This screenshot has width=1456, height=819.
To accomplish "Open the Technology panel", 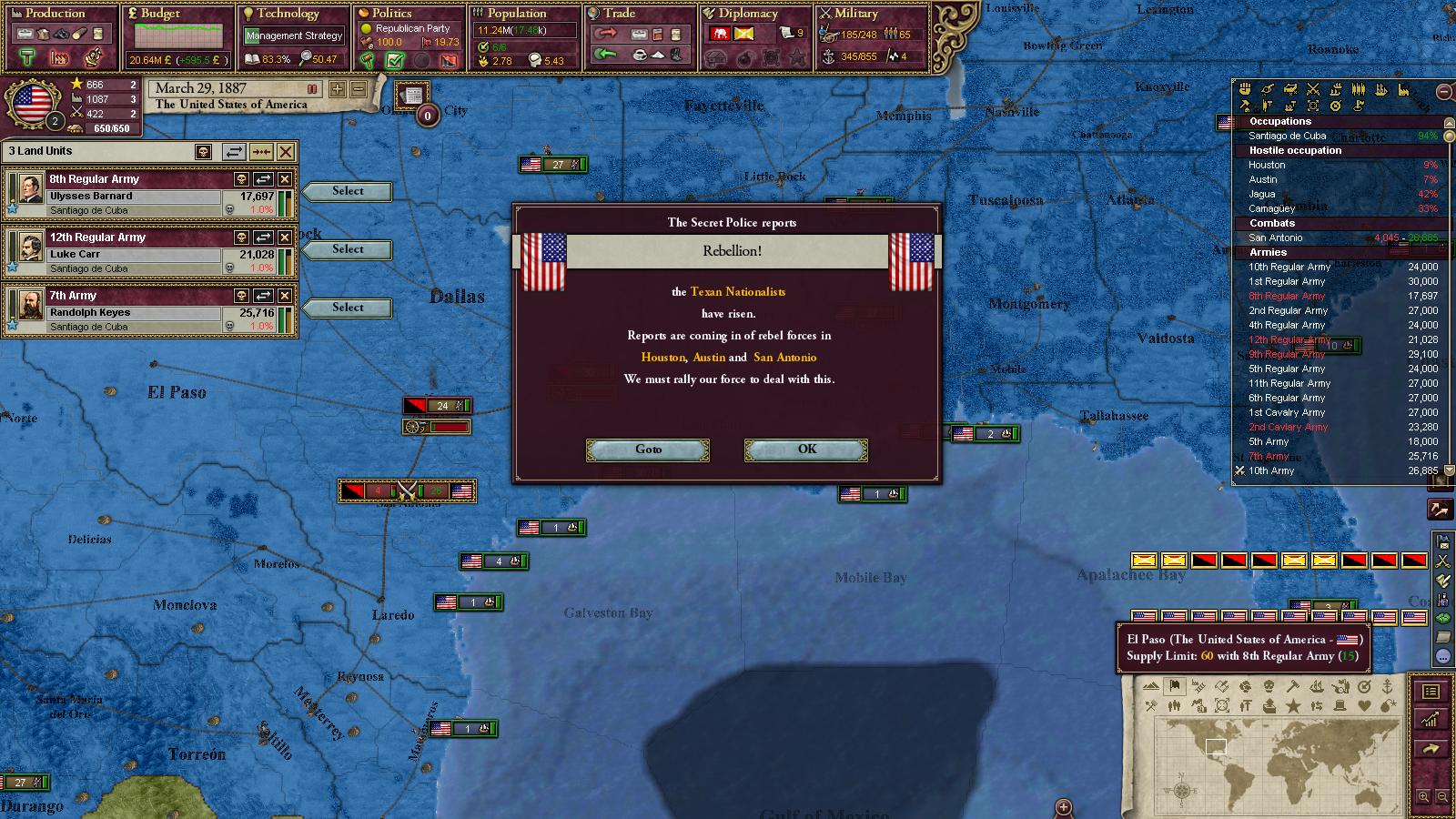I will point(287,14).
